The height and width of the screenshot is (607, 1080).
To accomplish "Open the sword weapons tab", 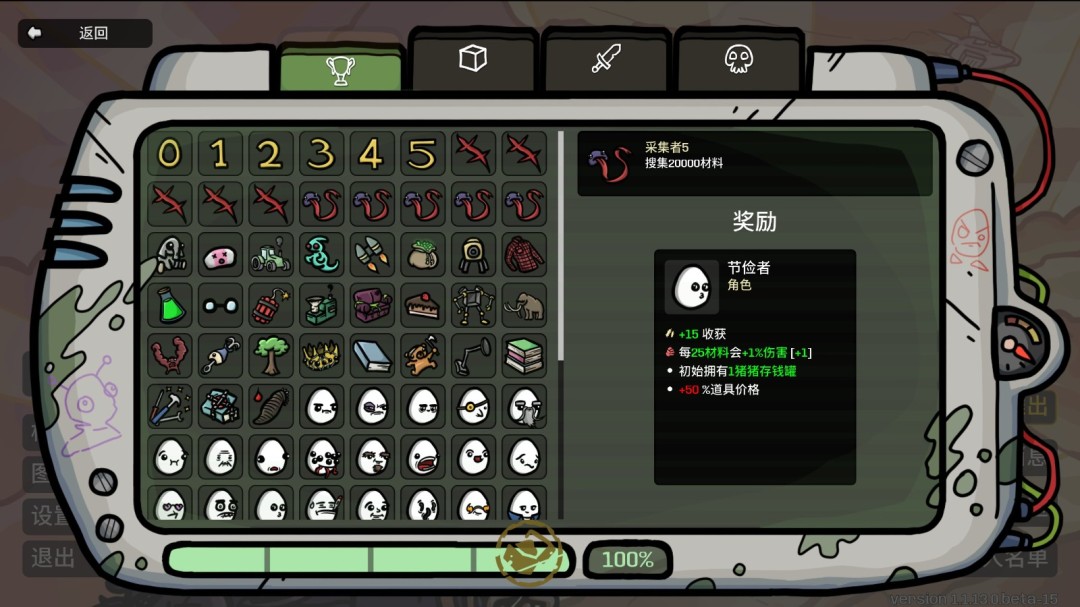I will click(606, 59).
